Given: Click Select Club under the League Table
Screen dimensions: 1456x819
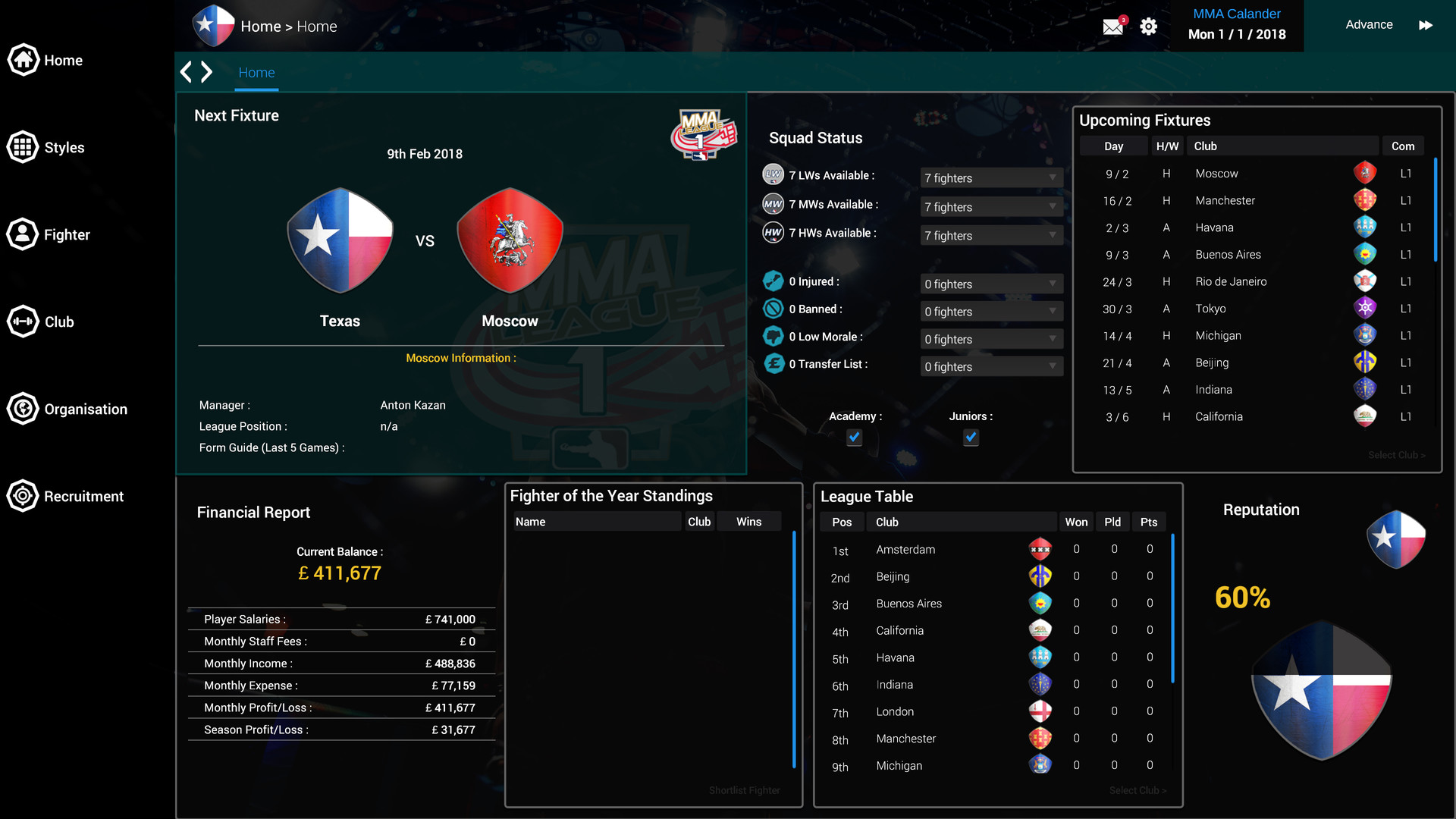Looking at the screenshot, I should pyautogui.click(x=1136, y=789).
